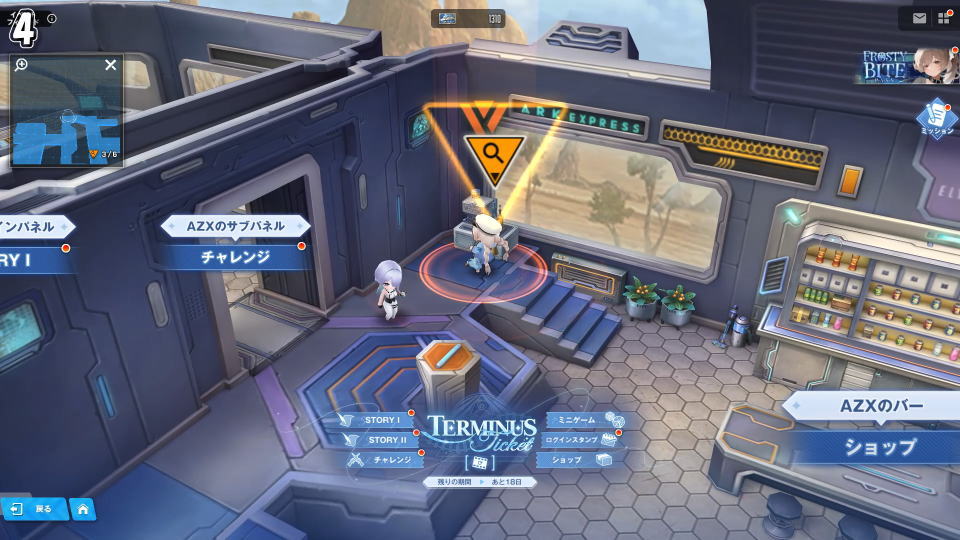This screenshot has height=540, width=960.
Task: Click the info icon beside the top-left title
Action: [x=52, y=18]
